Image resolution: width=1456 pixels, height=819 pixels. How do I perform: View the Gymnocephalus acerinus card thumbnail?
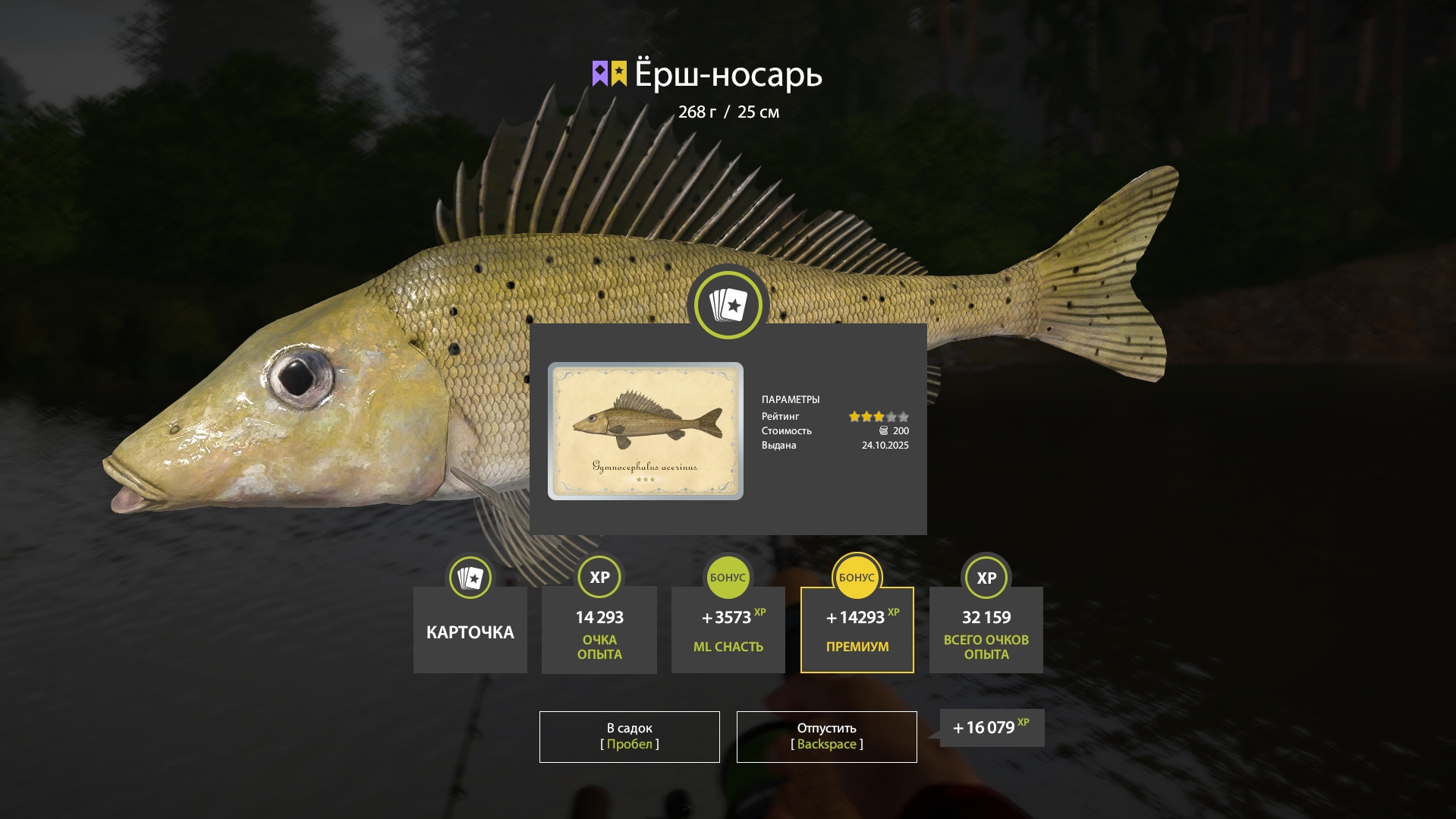(x=645, y=431)
